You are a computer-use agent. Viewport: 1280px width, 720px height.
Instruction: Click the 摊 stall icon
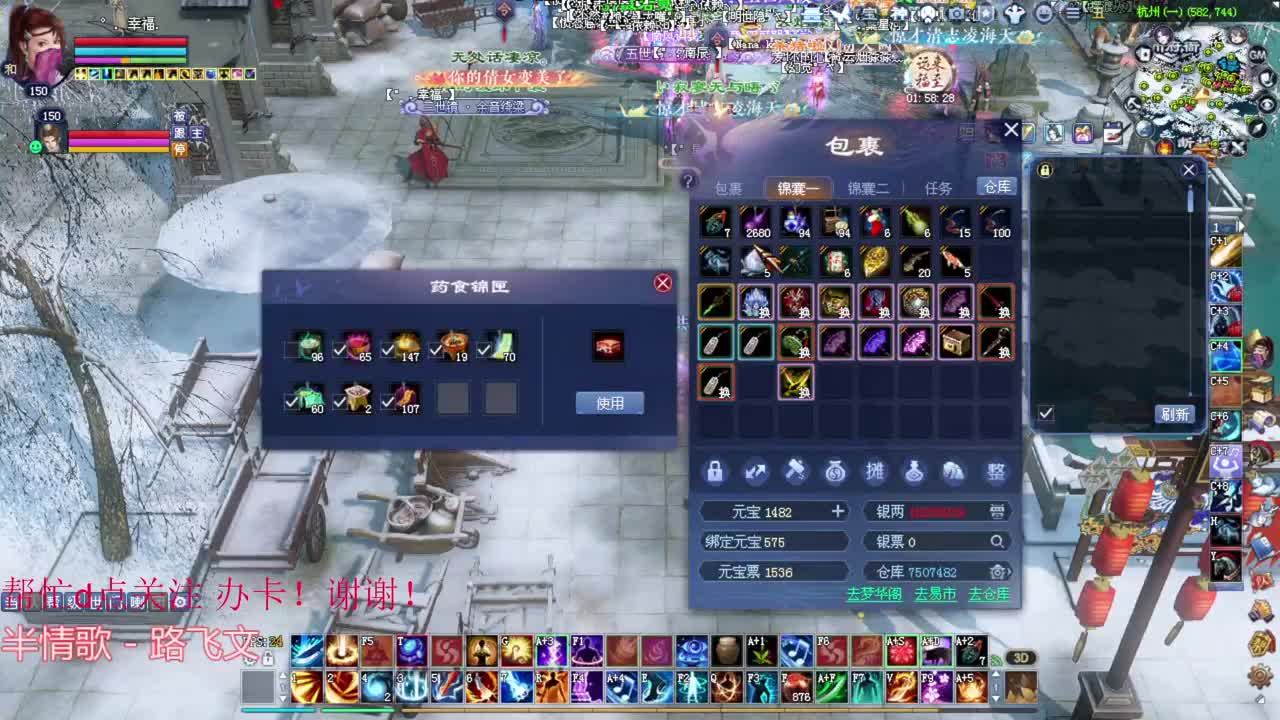[875, 472]
